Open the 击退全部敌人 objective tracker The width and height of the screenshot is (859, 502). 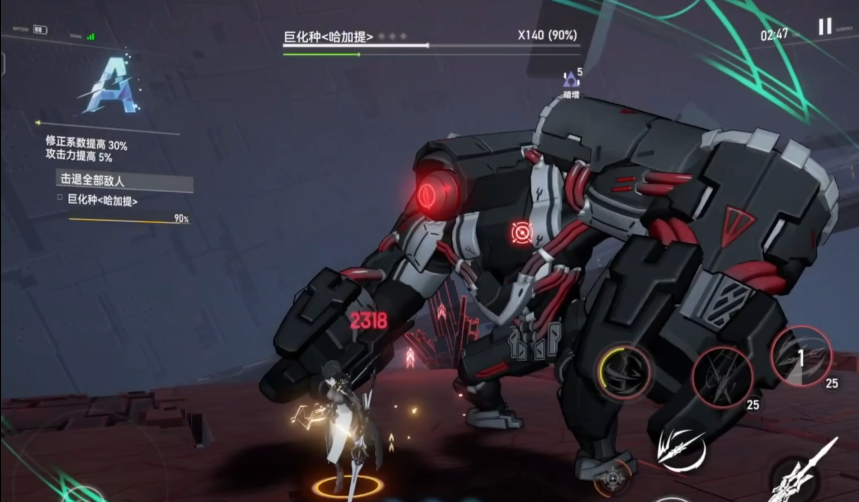[x=124, y=183]
